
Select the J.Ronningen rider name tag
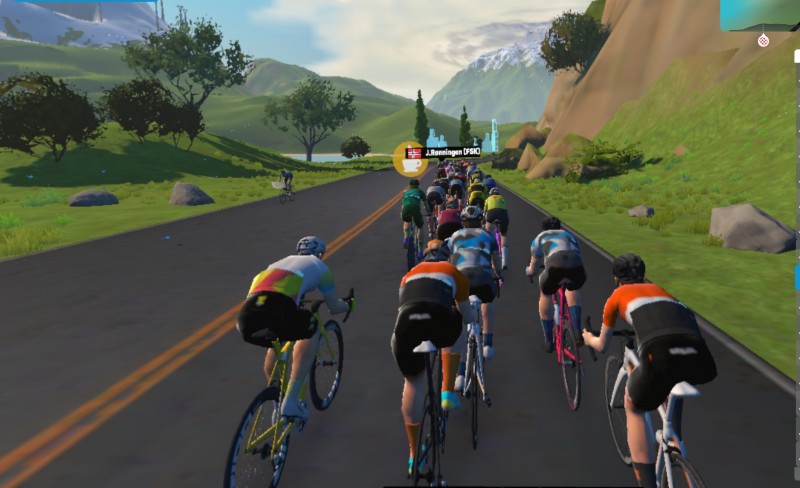452,152
